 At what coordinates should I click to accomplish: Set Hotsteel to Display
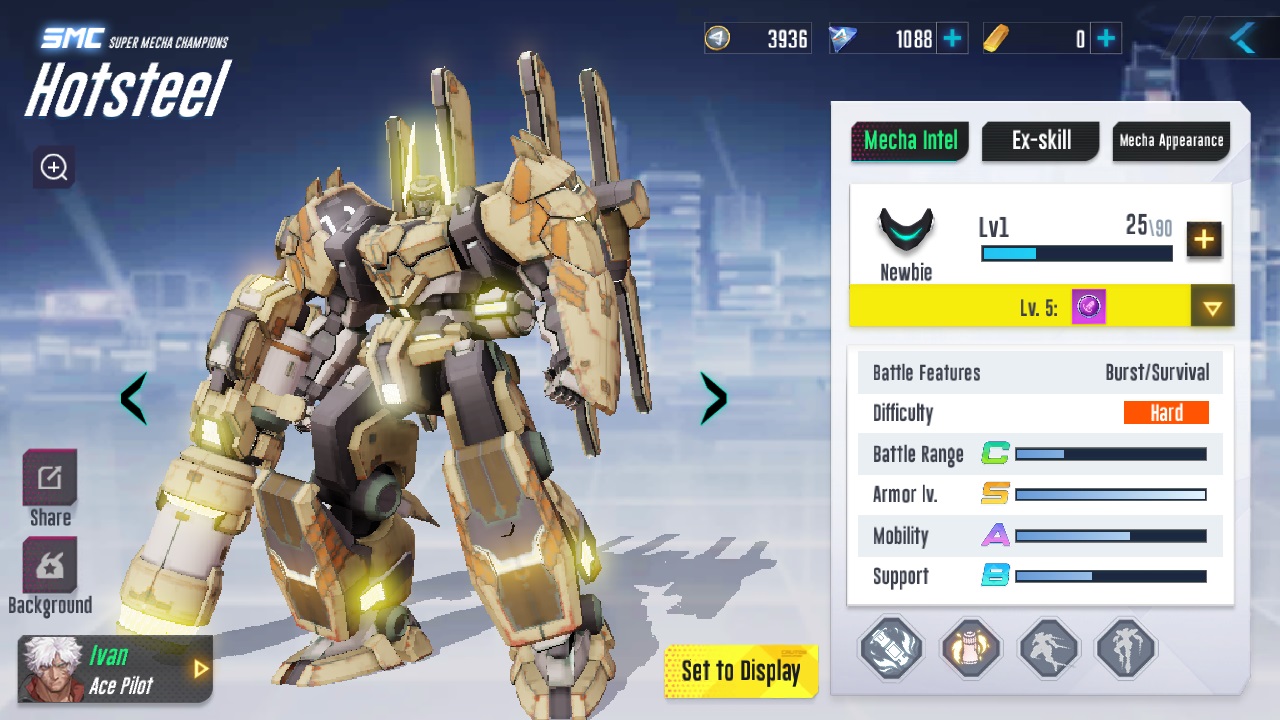pos(741,671)
